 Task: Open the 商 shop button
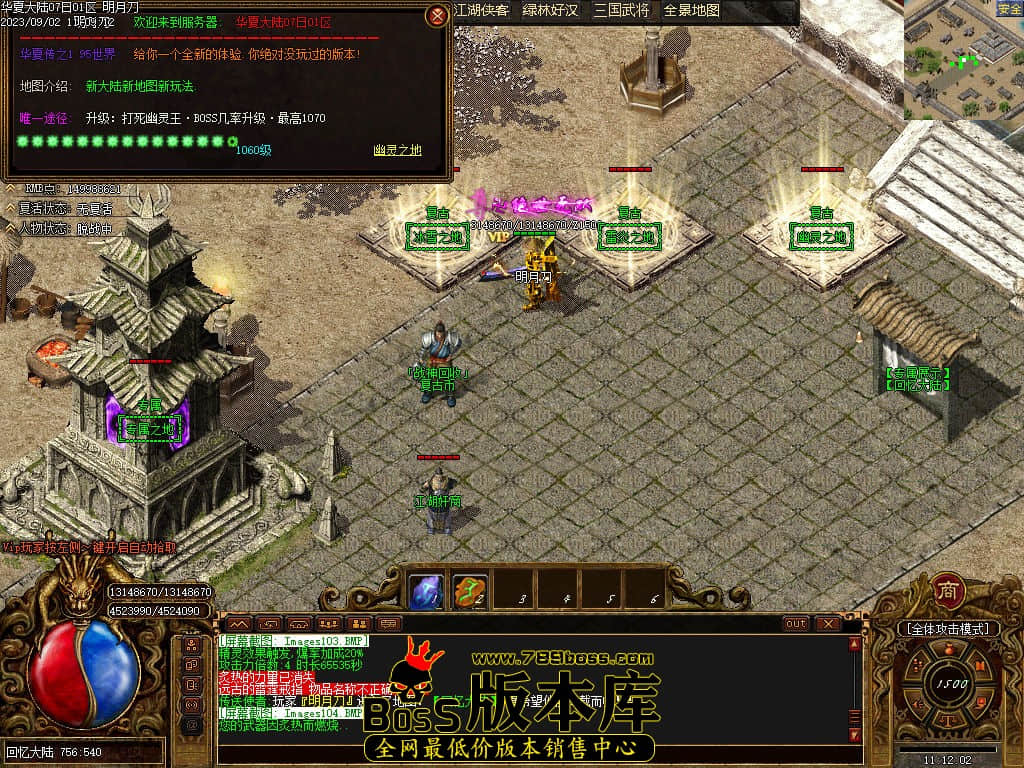(x=948, y=590)
